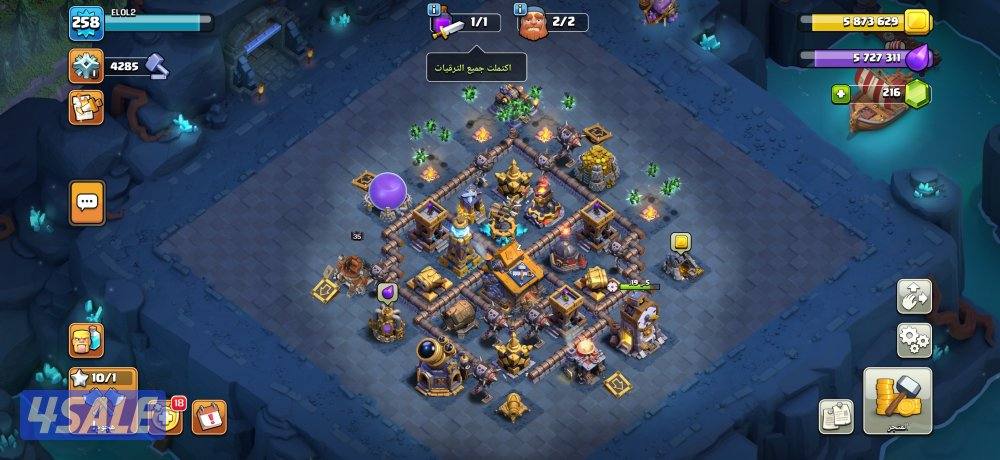Tap the gold coin storage icon
1000x460 pixels.
pos(915,21)
